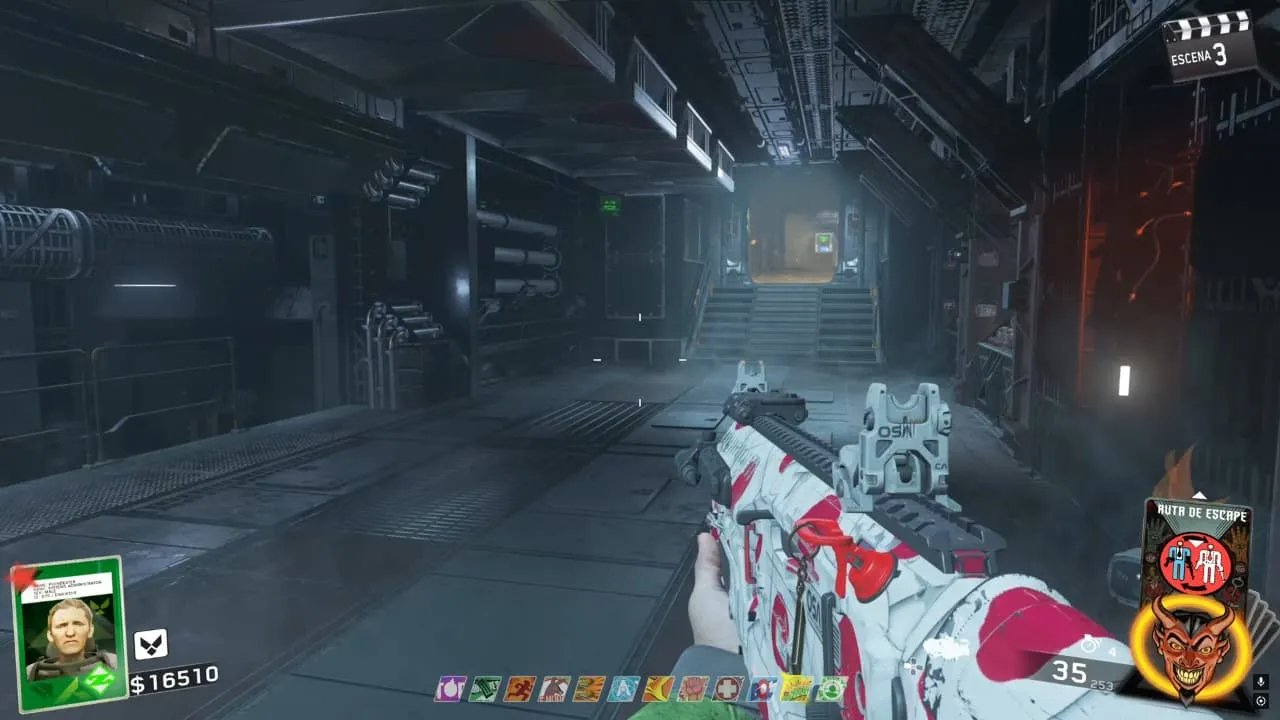
Task: Activate the Ruta de Escape card
Action: pos(1196,548)
